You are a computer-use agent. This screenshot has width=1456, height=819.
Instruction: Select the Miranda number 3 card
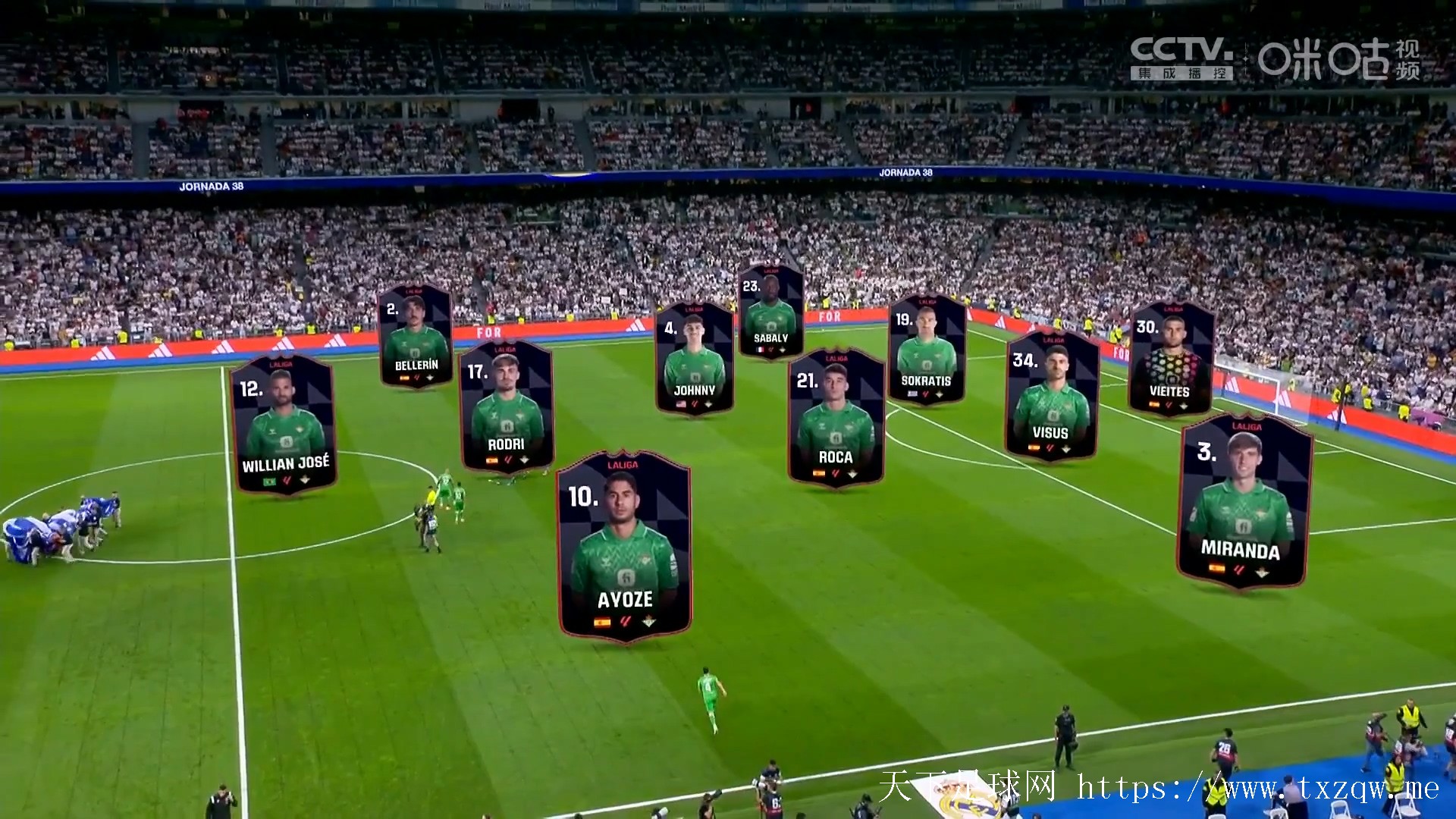(1244, 500)
